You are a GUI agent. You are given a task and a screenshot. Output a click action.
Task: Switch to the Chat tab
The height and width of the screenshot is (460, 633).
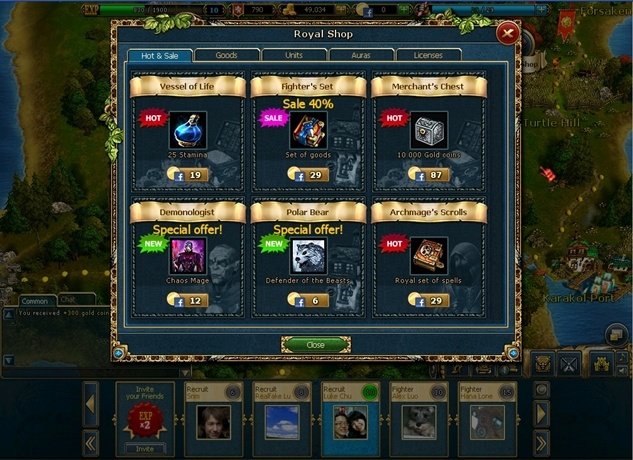(71, 299)
